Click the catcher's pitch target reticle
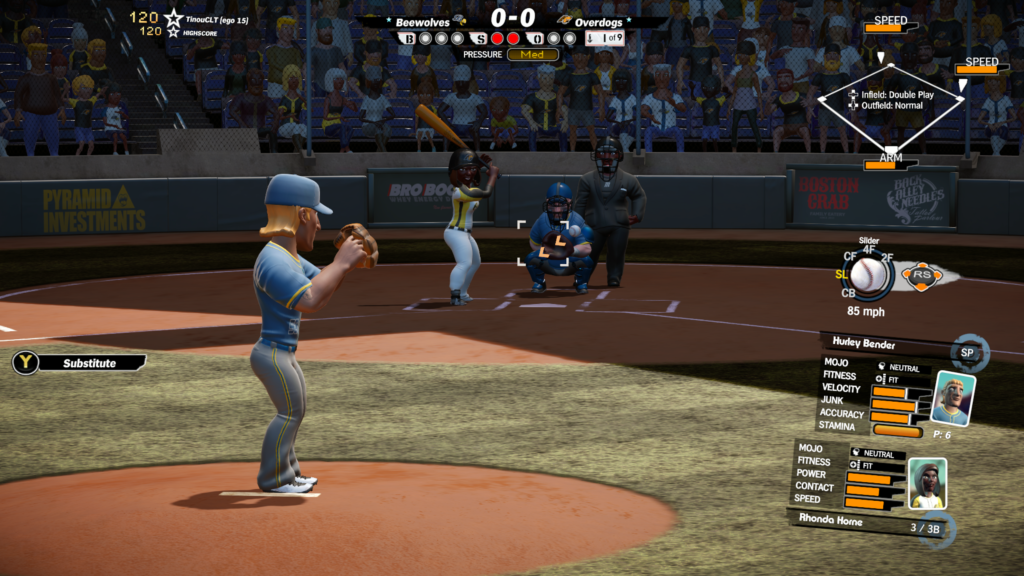Viewport: 1024px width, 576px height. coord(542,244)
